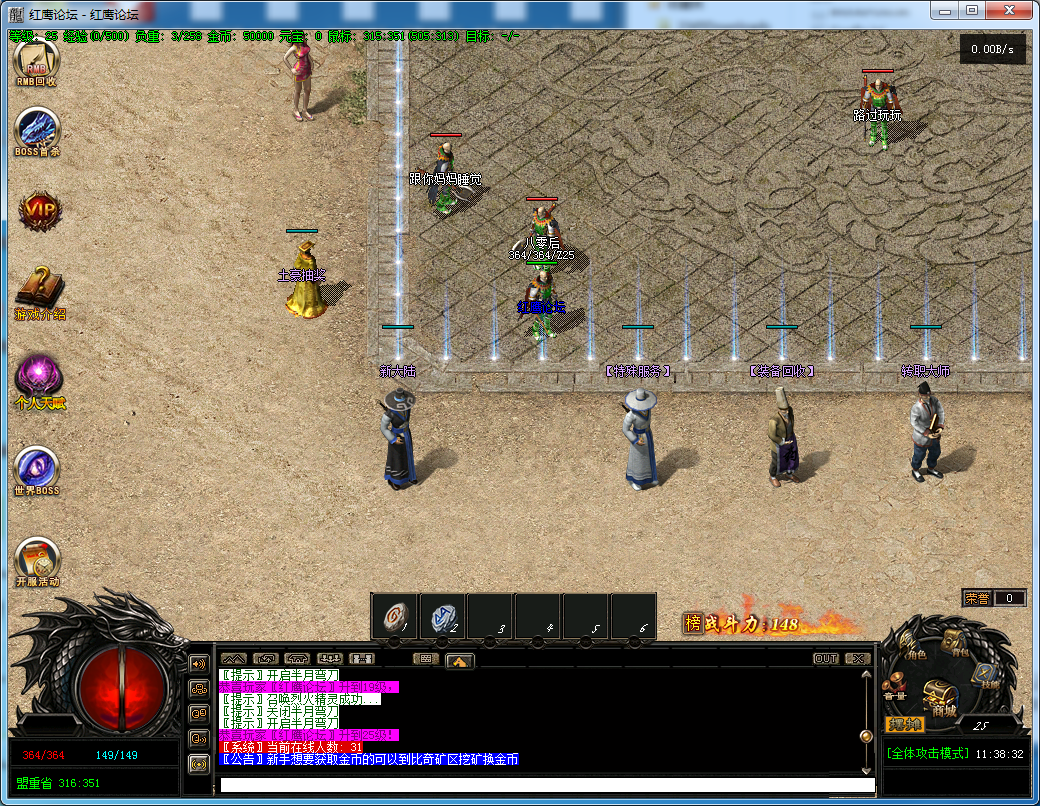
Task: Click the OUT button above the chat
Action: (826, 659)
